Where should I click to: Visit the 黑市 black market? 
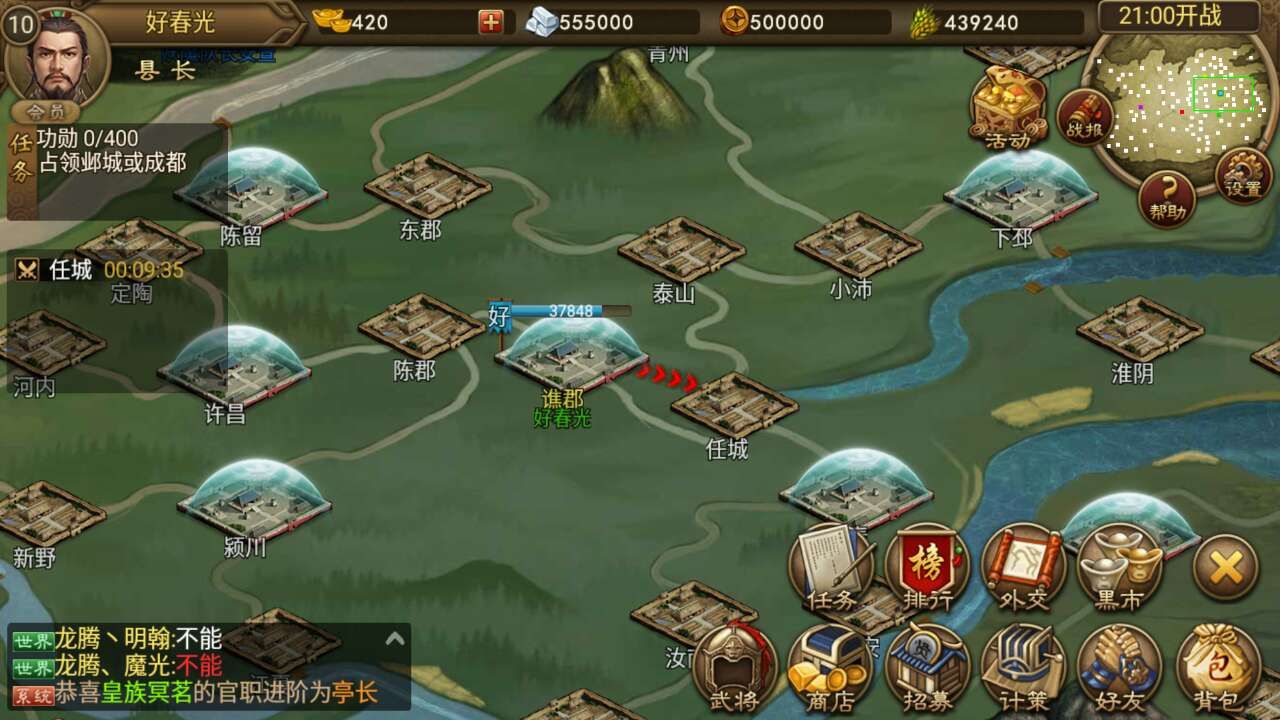tap(1119, 567)
